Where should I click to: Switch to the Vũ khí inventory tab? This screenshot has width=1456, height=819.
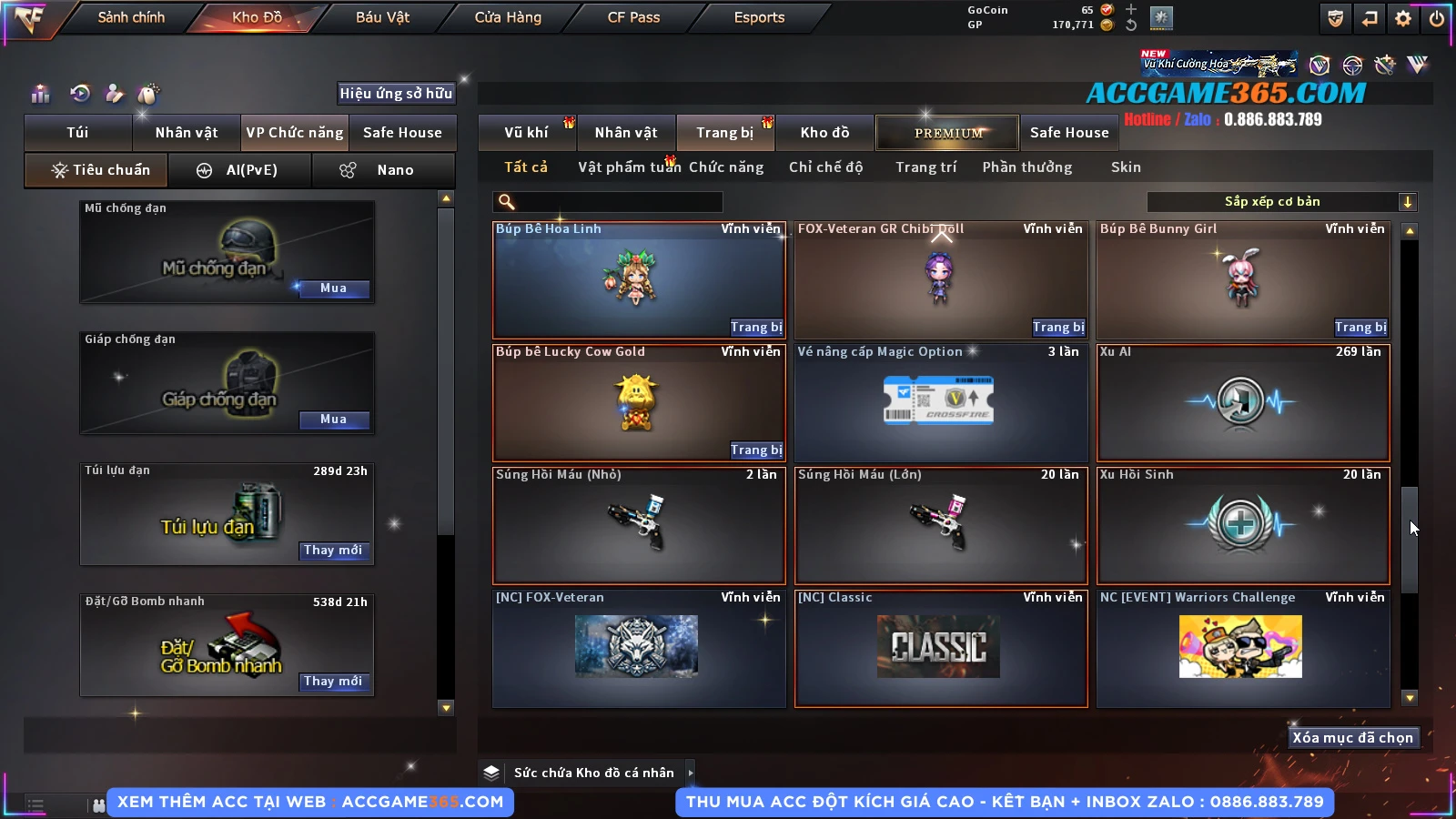(x=526, y=133)
